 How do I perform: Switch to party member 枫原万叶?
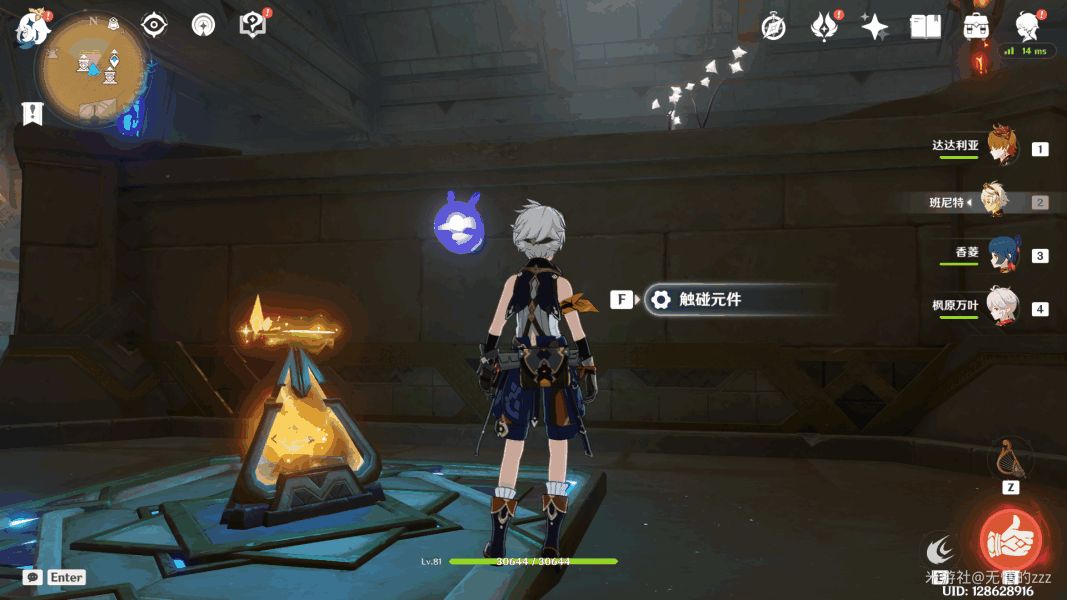pos(1001,307)
